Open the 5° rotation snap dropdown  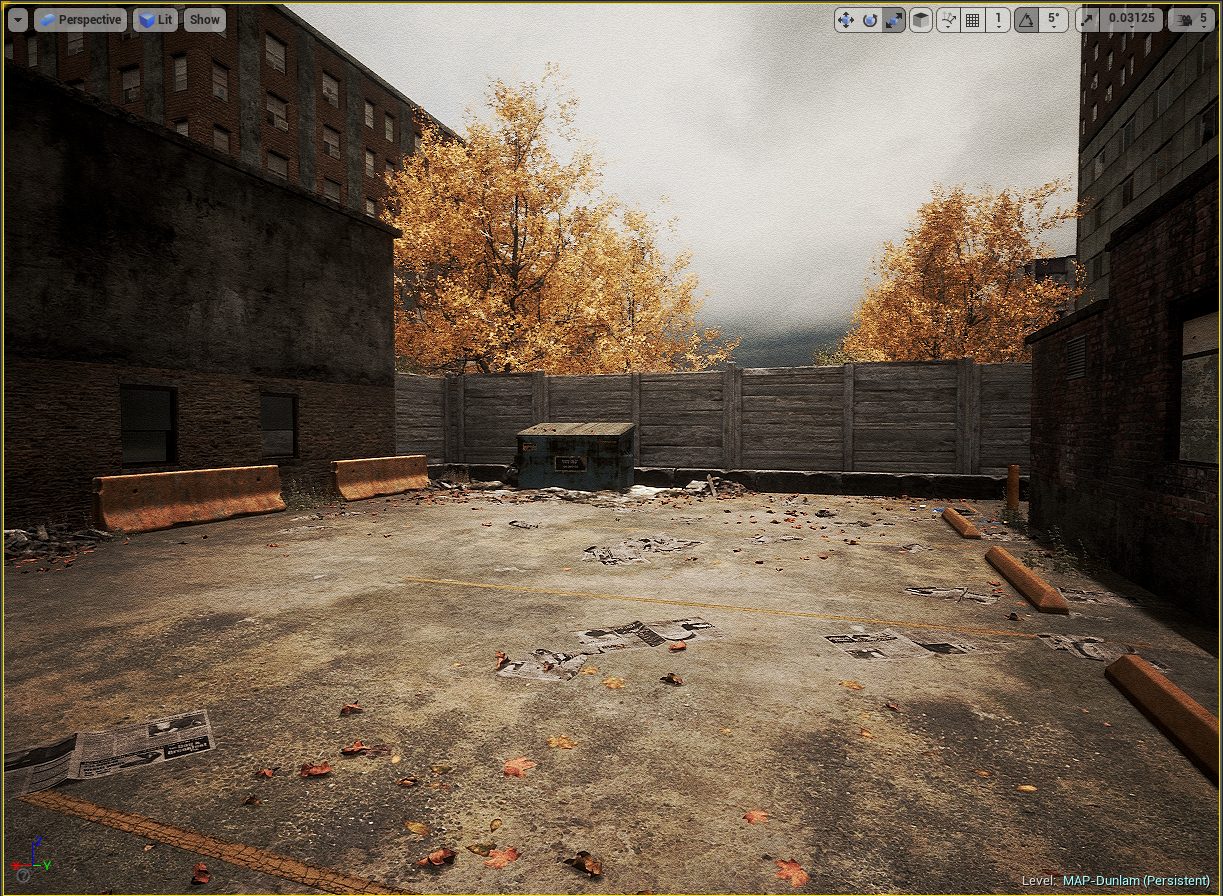(x=1053, y=19)
